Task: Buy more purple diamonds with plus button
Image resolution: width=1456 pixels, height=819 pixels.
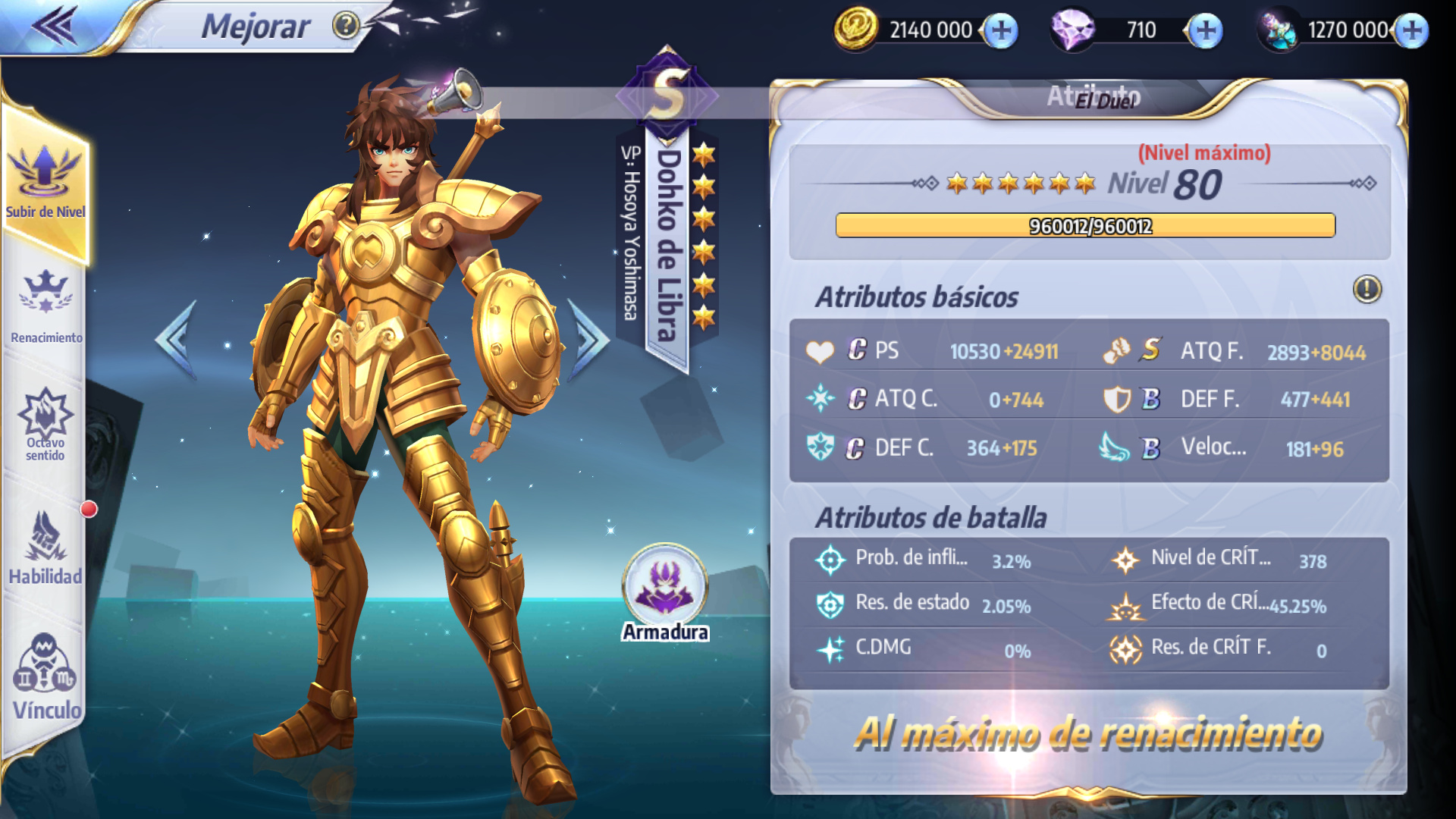Action: click(1206, 31)
